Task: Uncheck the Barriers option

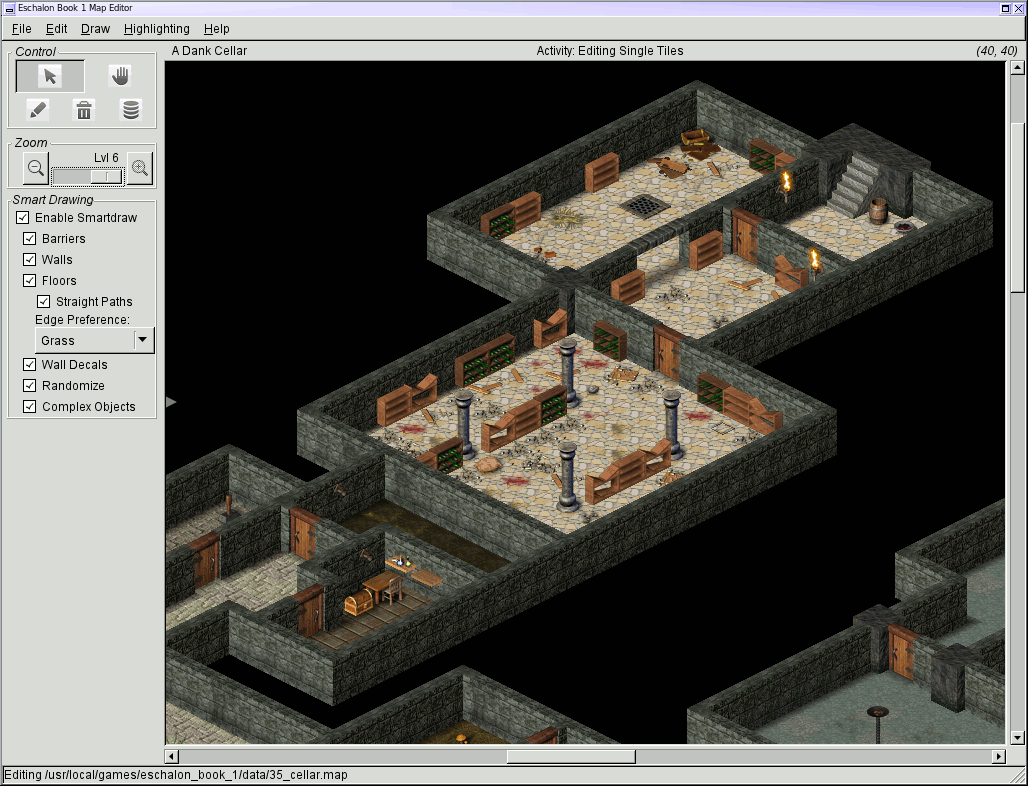Action: click(30, 239)
